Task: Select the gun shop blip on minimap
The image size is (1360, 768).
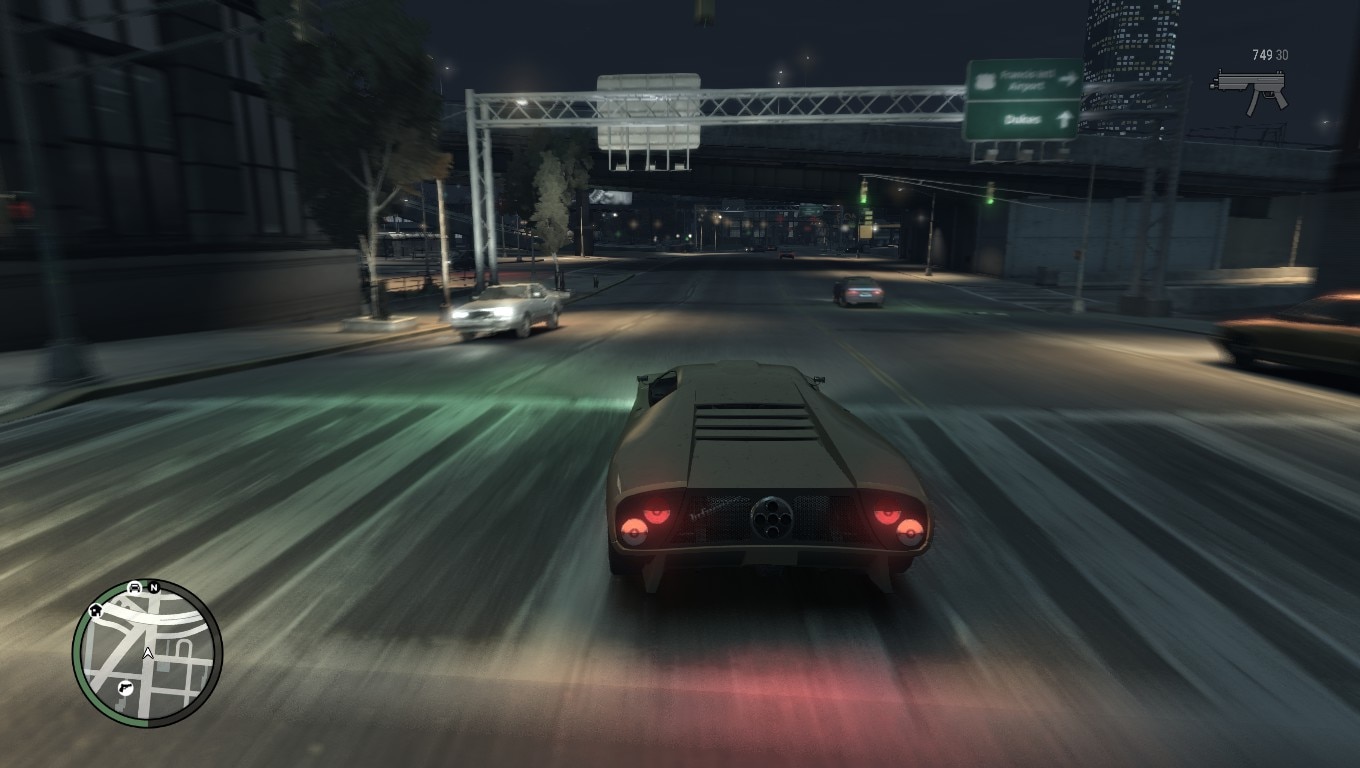Action: point(125,688)
